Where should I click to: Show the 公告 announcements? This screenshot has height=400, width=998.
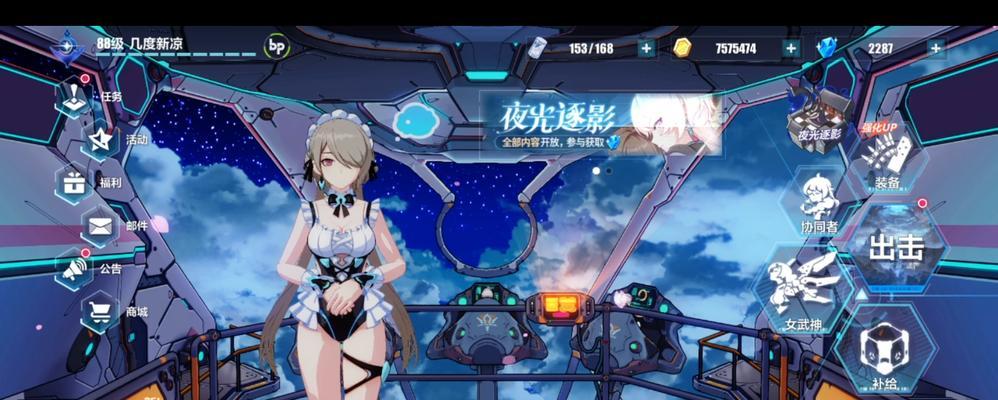click(x=74, y=268)
